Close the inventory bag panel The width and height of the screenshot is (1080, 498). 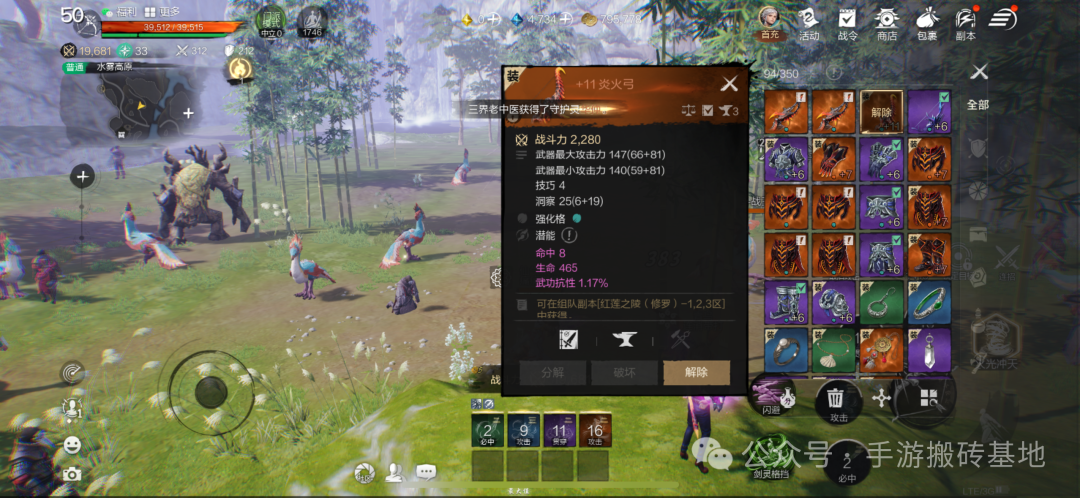point(979,71)
